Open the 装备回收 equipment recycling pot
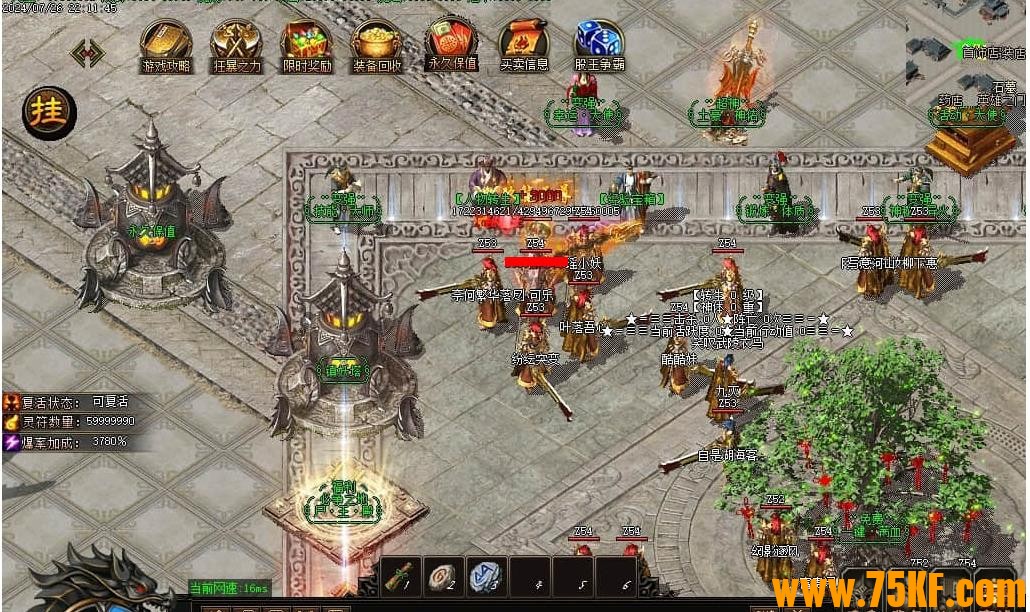Screen dimensions: 1030x612 tap(377, 44)
